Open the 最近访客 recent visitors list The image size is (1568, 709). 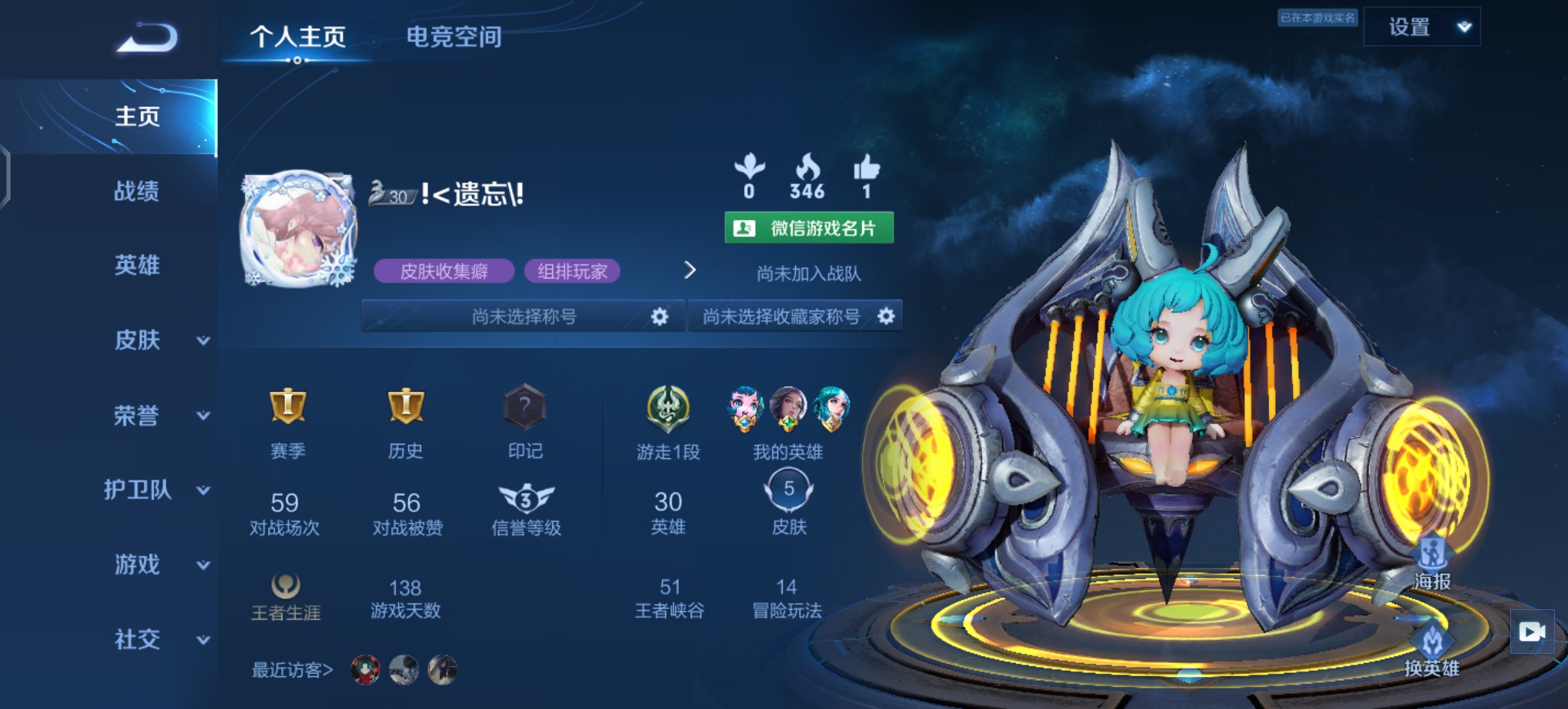click(293, 670)
